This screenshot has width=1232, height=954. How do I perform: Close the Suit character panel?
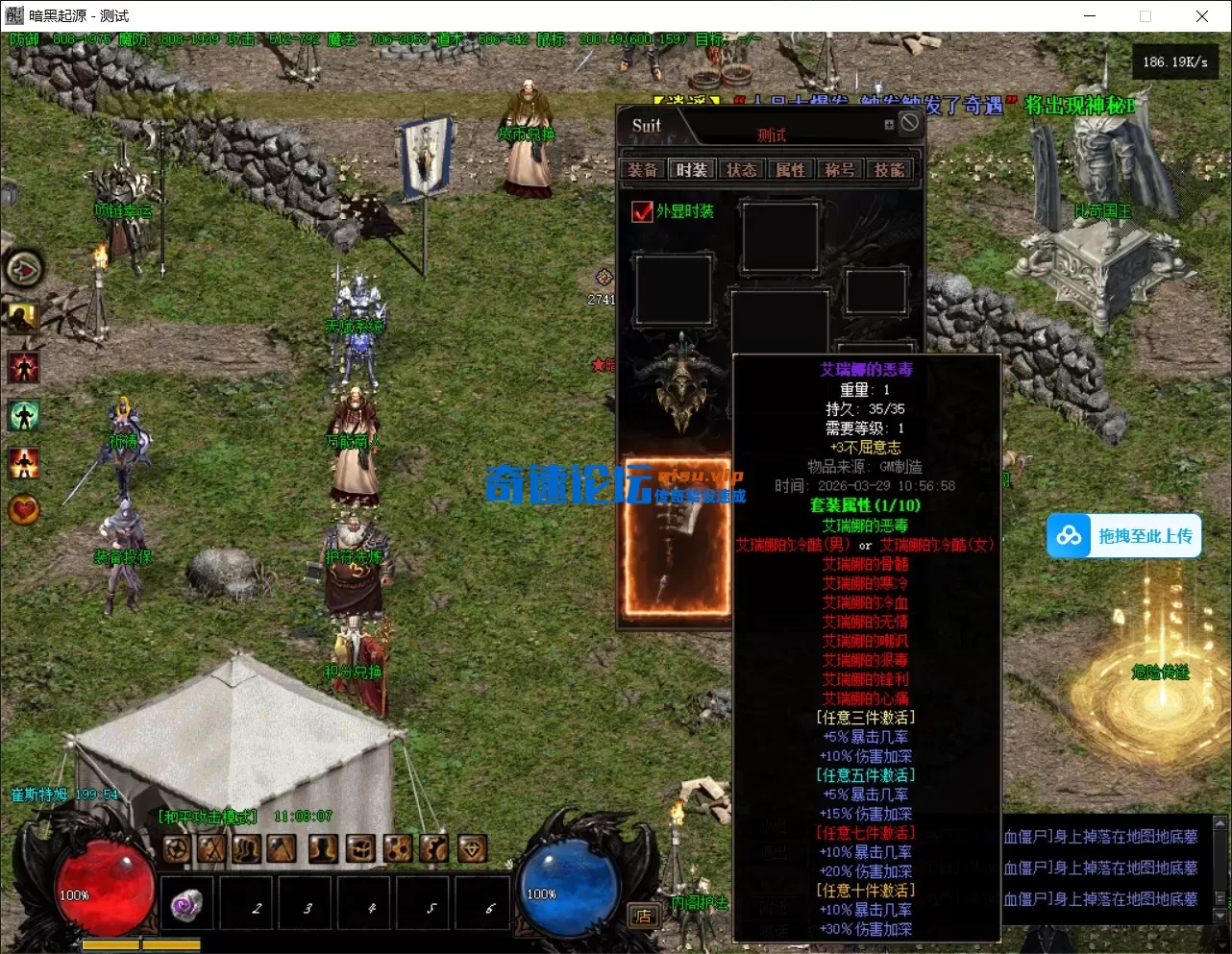pos(909,123)
